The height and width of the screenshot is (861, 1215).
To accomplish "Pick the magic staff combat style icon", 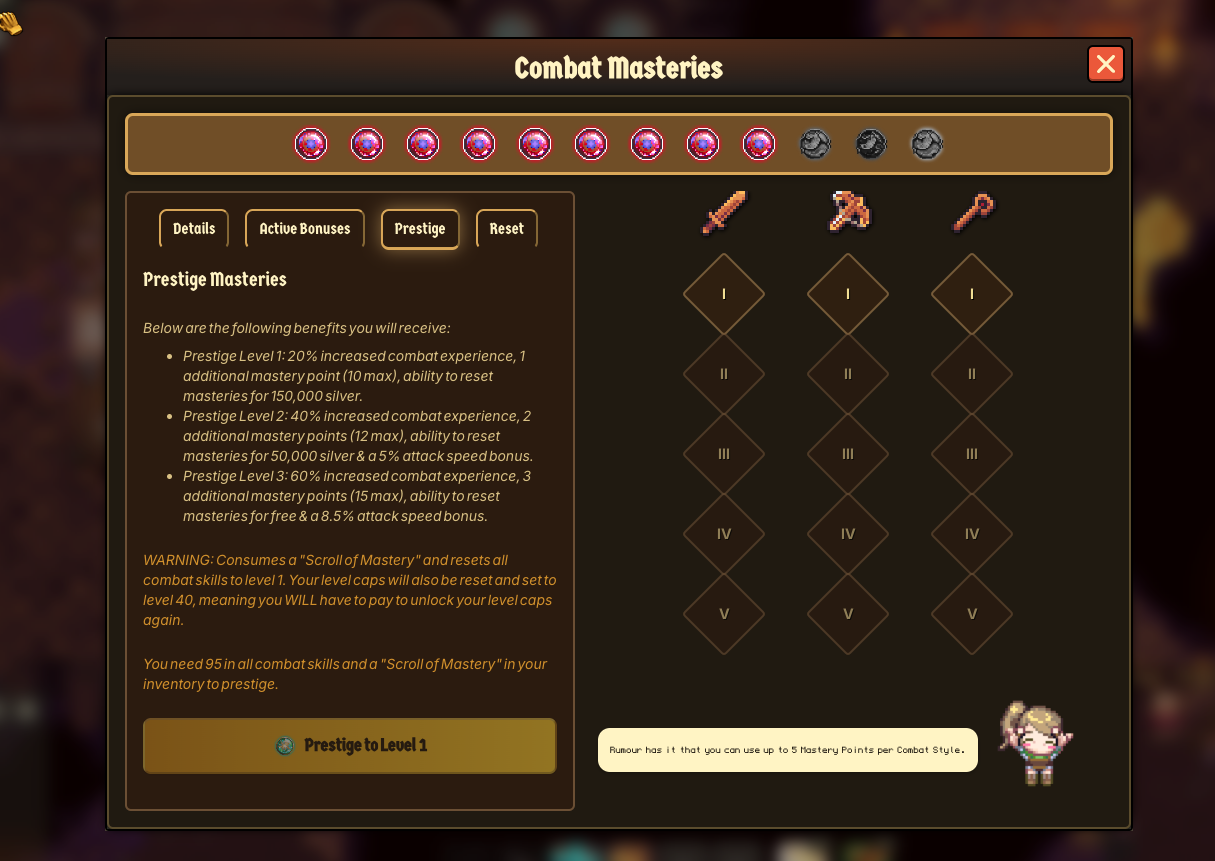I will click(972, 212).
